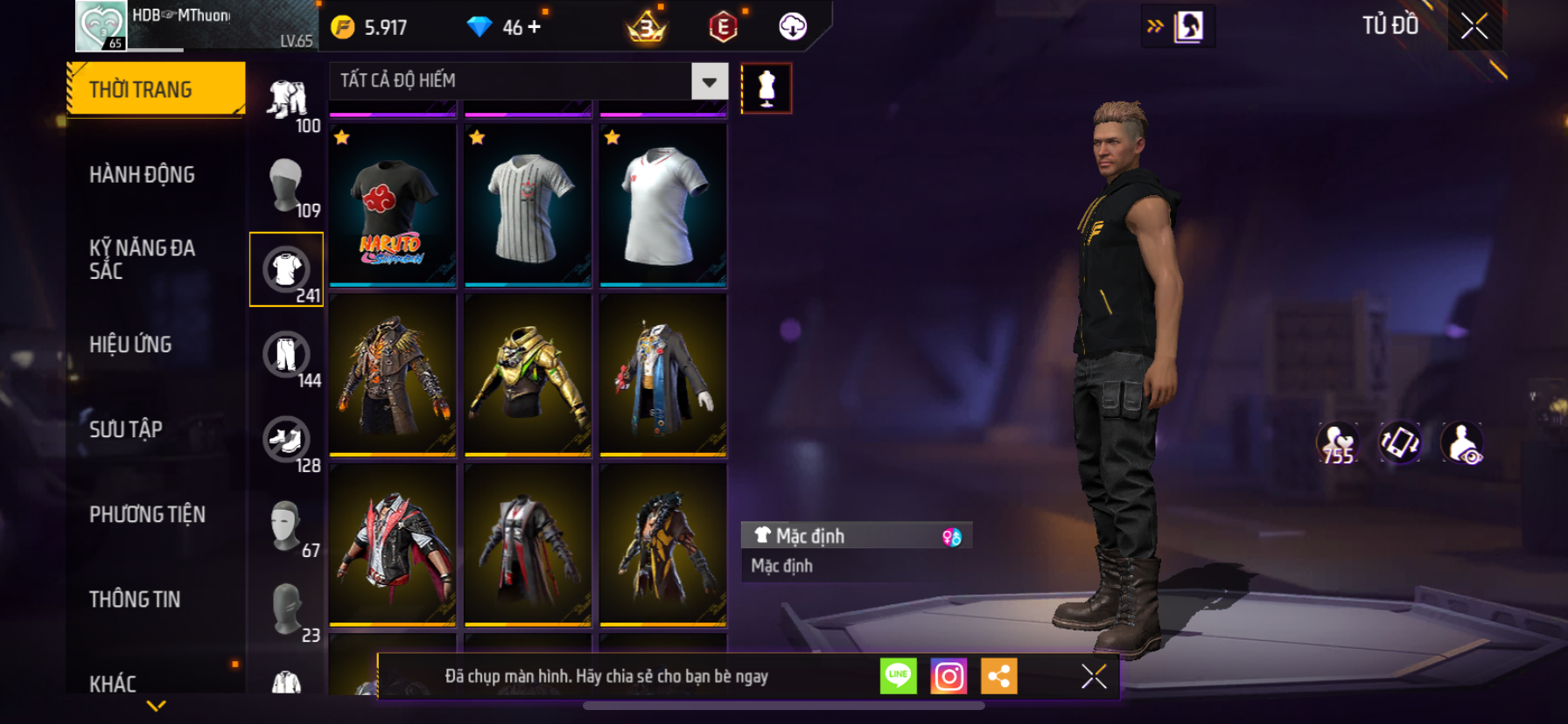Select the Thời Trang tab
Image resolution: width=1568 pixels, height=724 pixels.
[x=156, y=89]
